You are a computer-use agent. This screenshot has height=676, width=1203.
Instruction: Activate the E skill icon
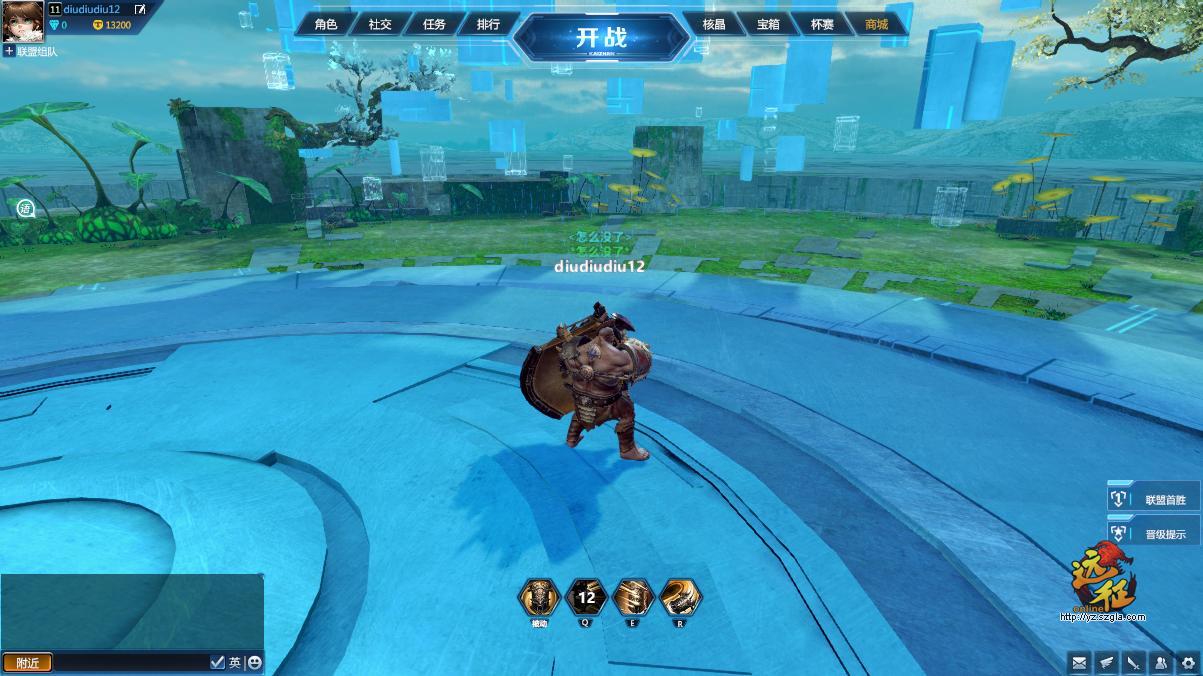[x=633, y=598]
